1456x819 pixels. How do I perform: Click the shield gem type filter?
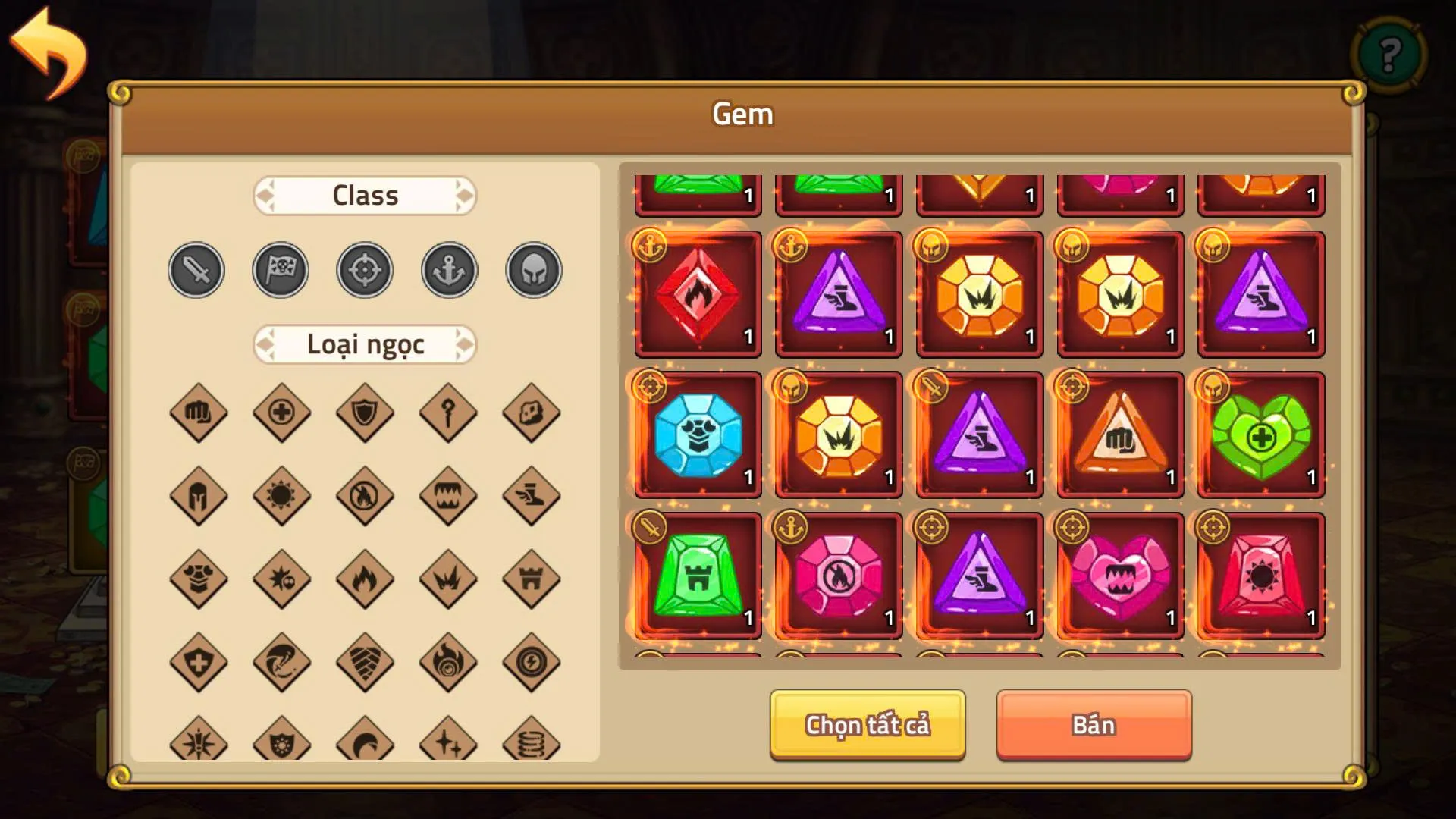click(x=364, y=413)
